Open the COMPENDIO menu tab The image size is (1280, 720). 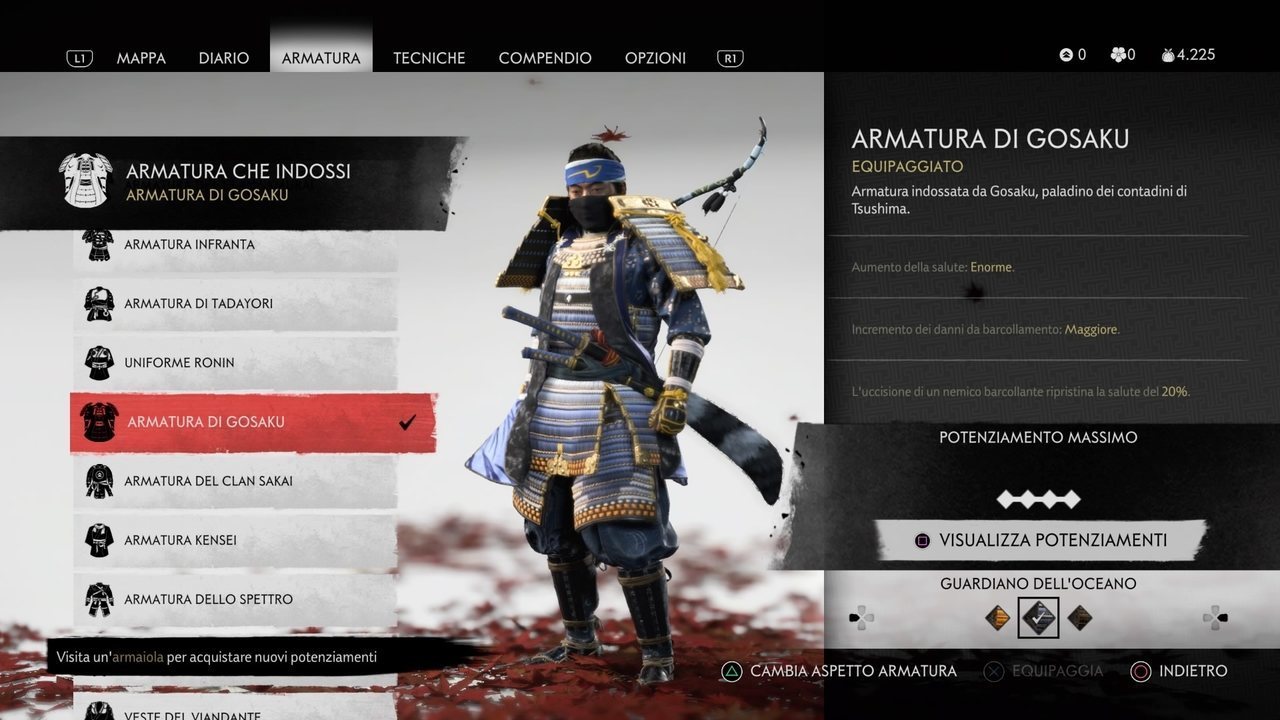pos(545,58)
